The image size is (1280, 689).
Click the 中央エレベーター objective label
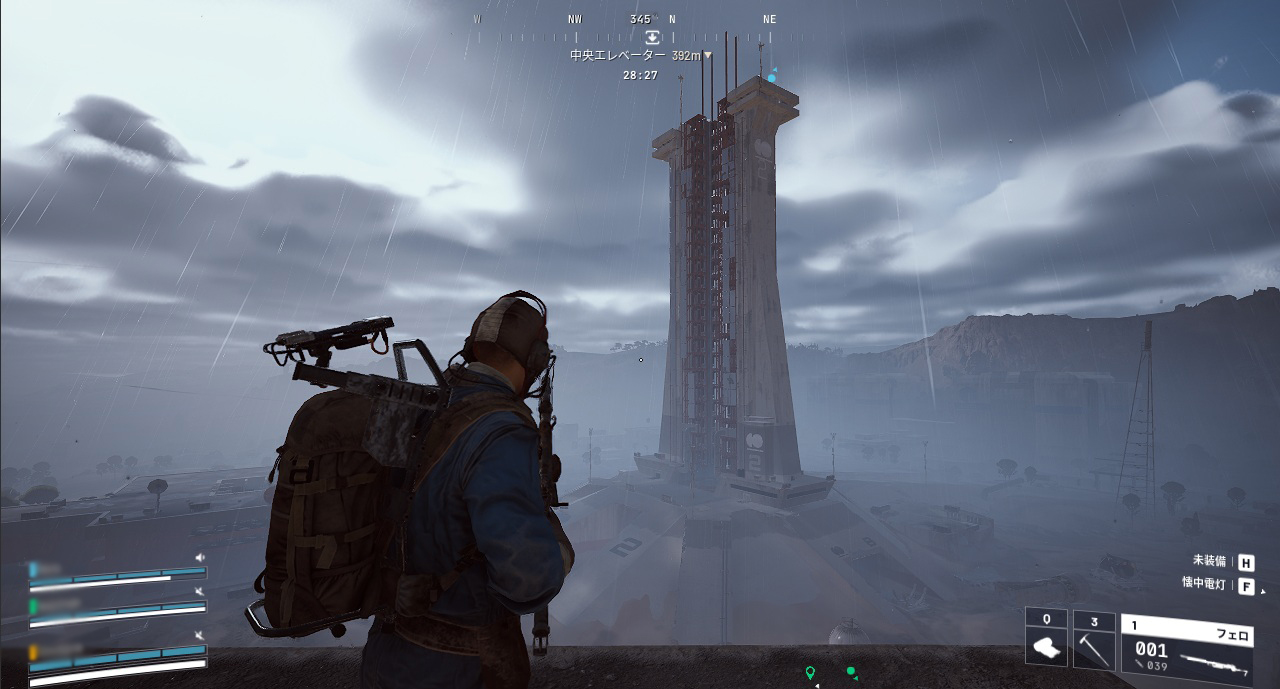[x=617, y=56]
